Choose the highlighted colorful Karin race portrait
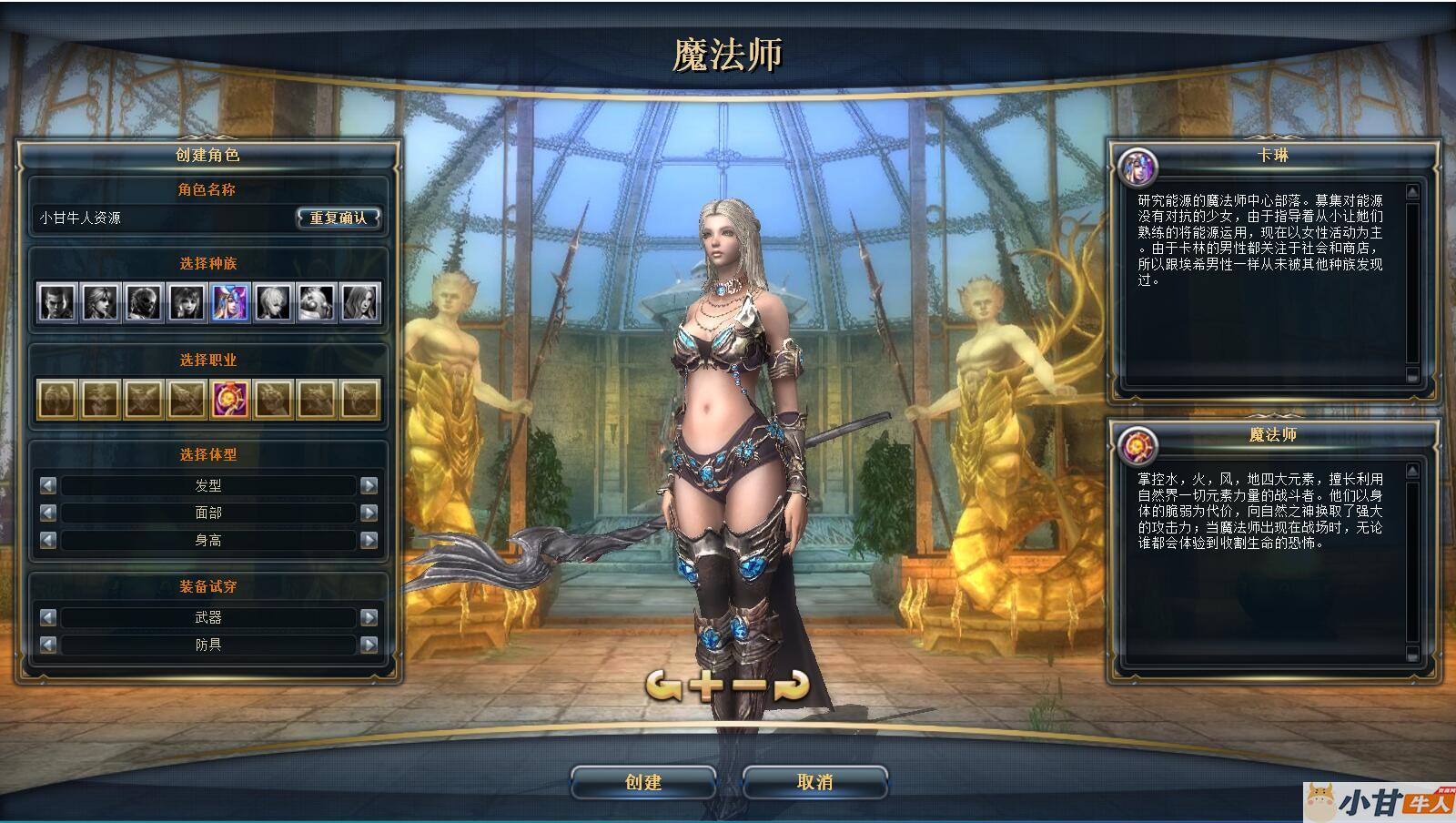This screenshot has height=823, width=1456. pos(230,302)
